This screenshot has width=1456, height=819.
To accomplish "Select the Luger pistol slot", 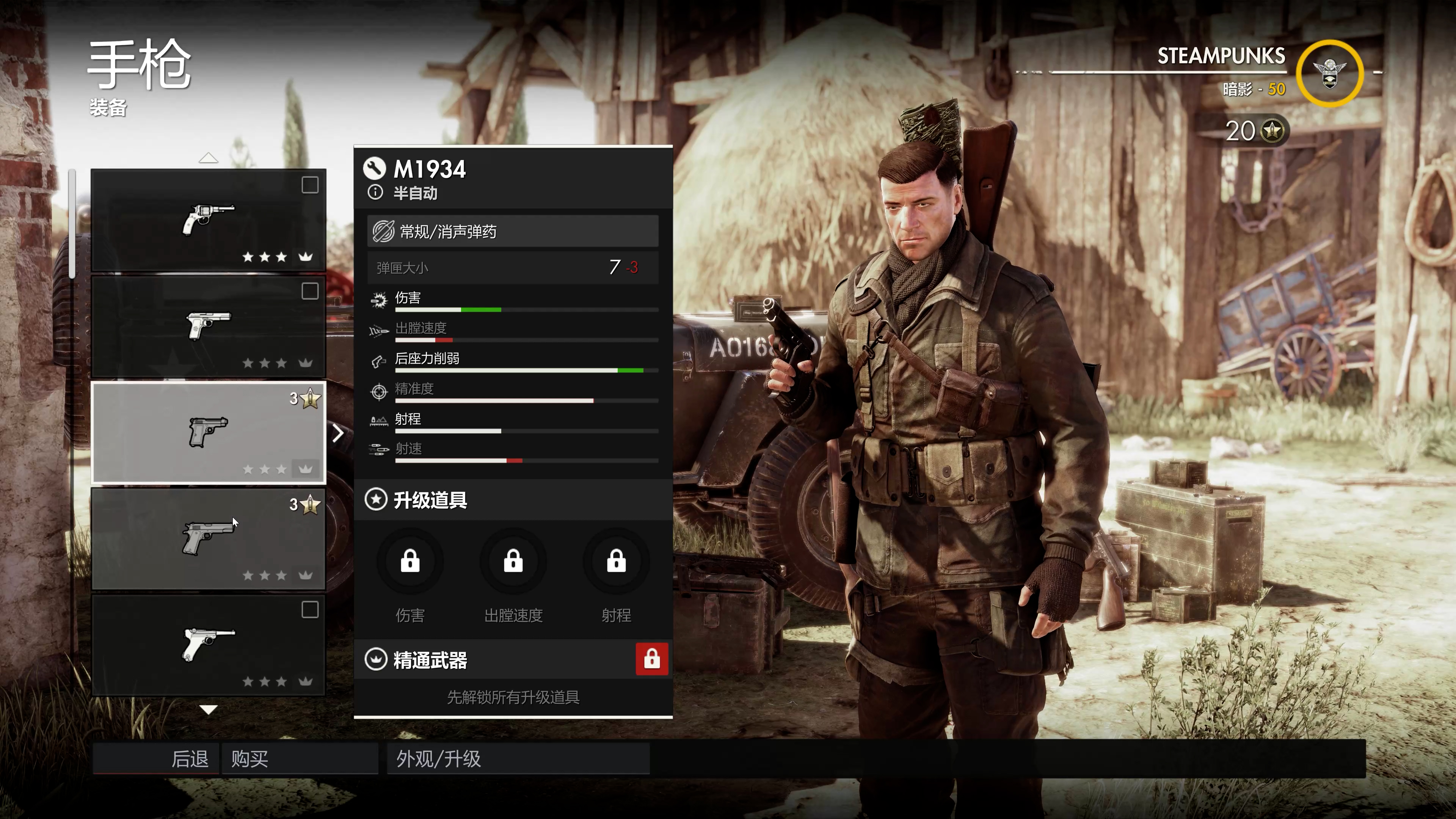I will (x=208, y=645).
